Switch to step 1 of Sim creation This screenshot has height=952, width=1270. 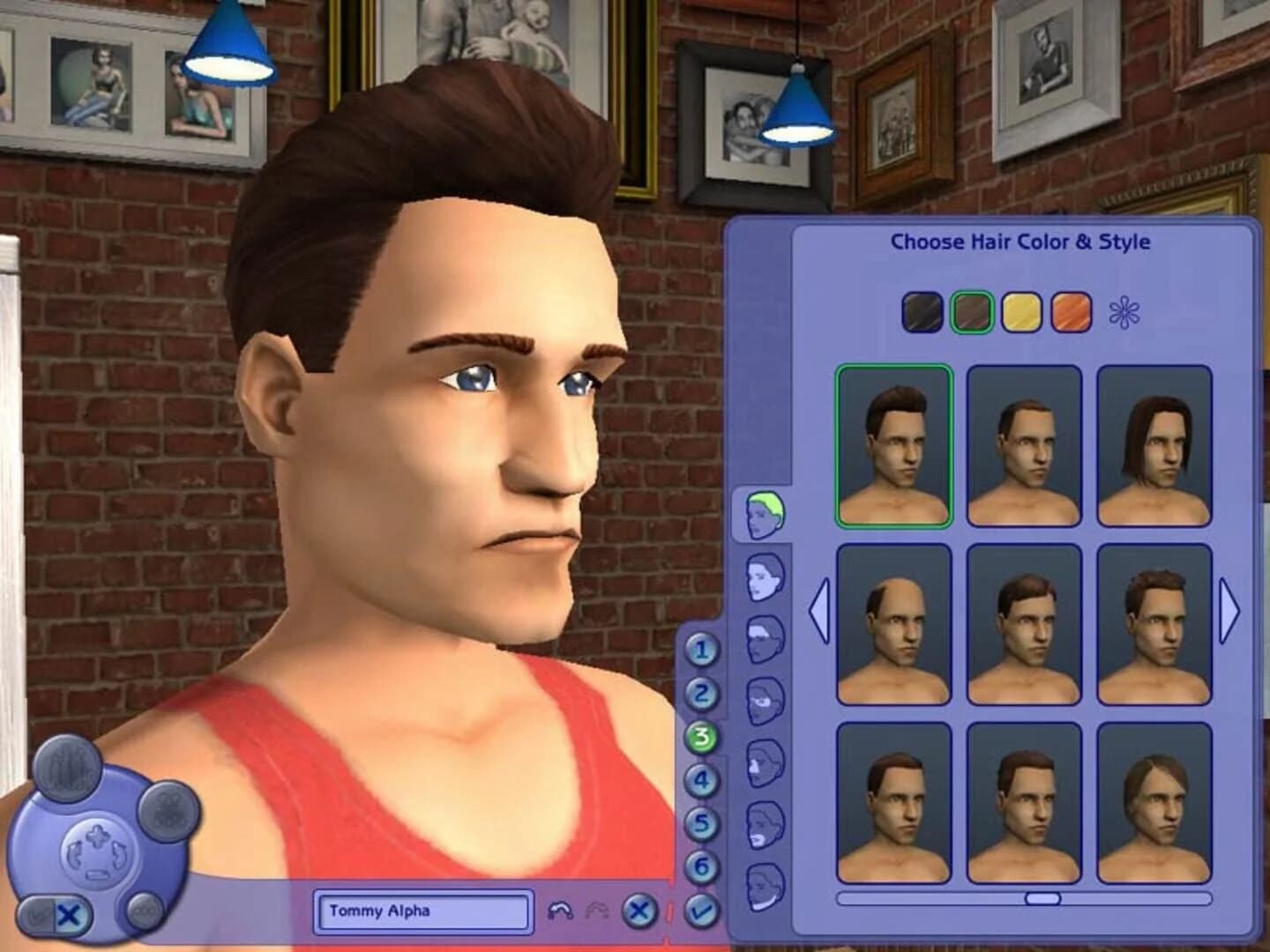pyautogui.click(x=701, y=651)
